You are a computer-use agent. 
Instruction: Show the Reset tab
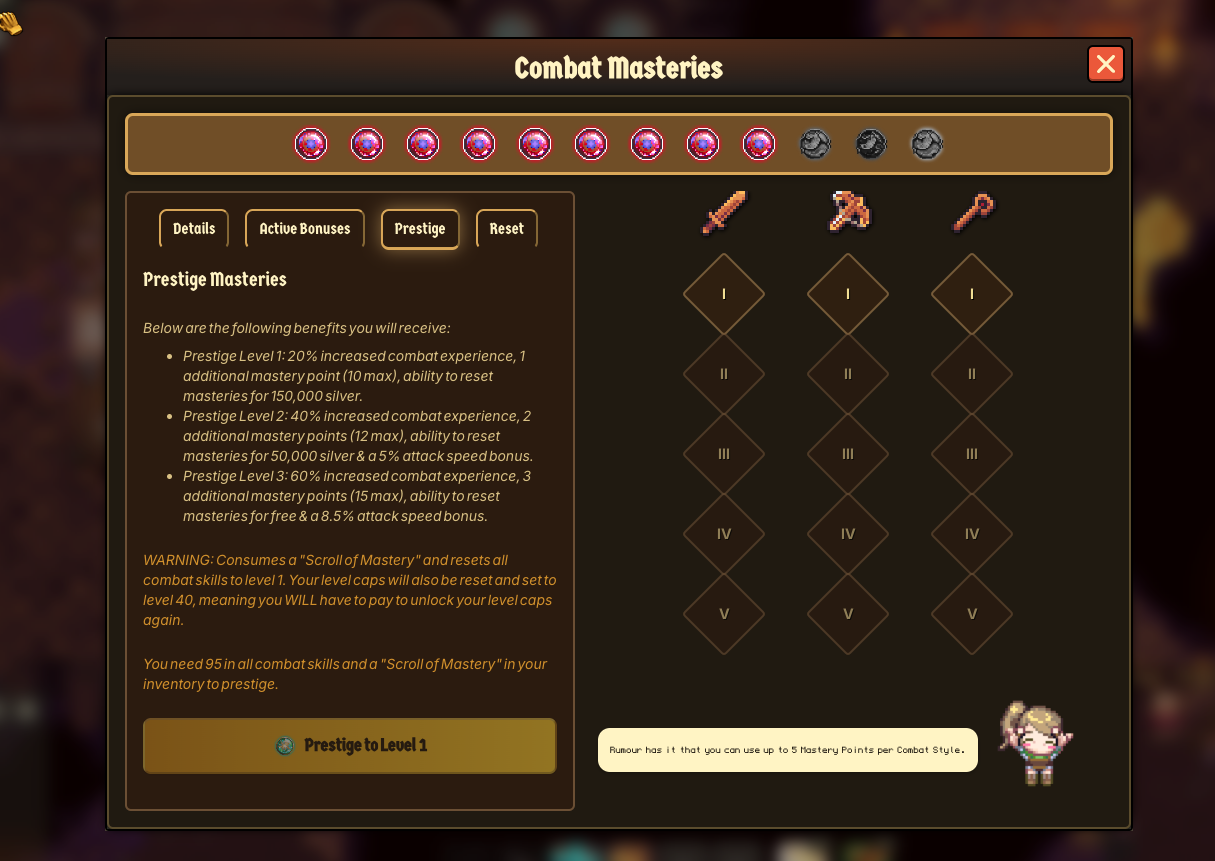[507, 229]
